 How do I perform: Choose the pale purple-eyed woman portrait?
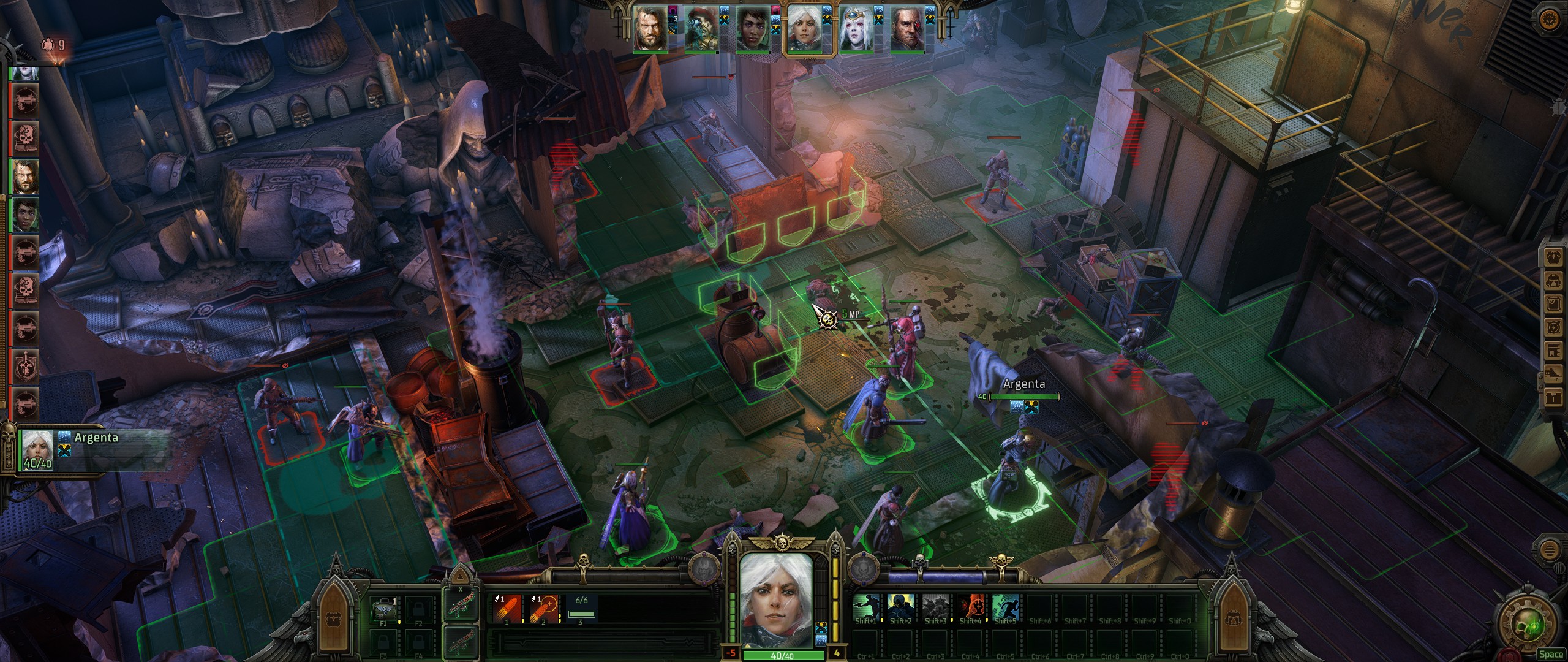coord(856,29)
